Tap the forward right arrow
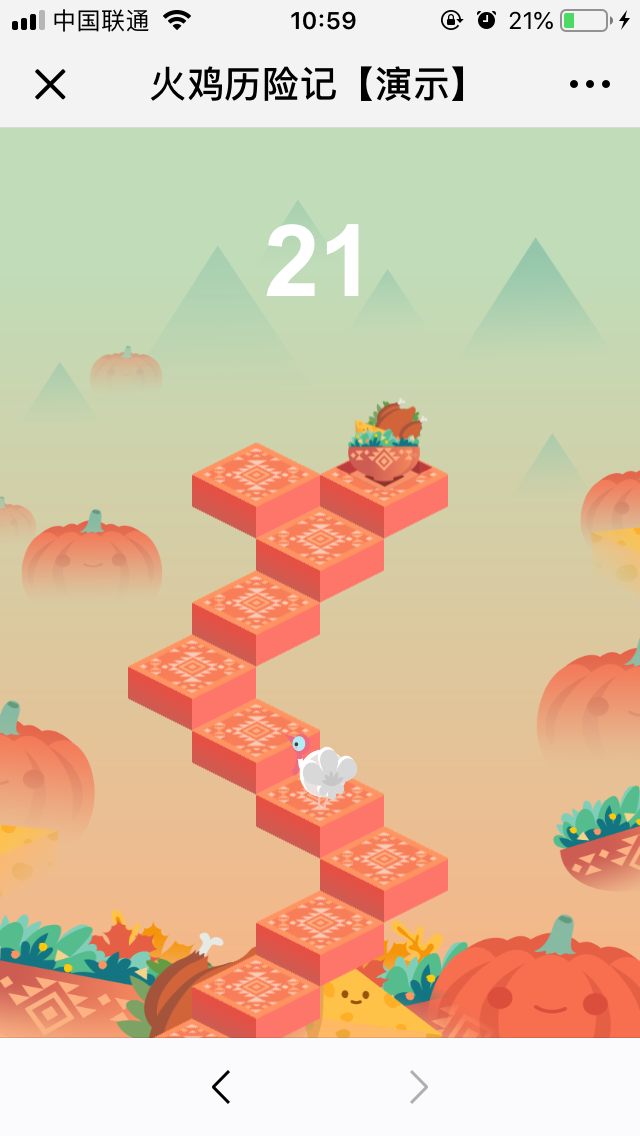This screenshot has width=640, height=1136. (x=418, y=1087)
